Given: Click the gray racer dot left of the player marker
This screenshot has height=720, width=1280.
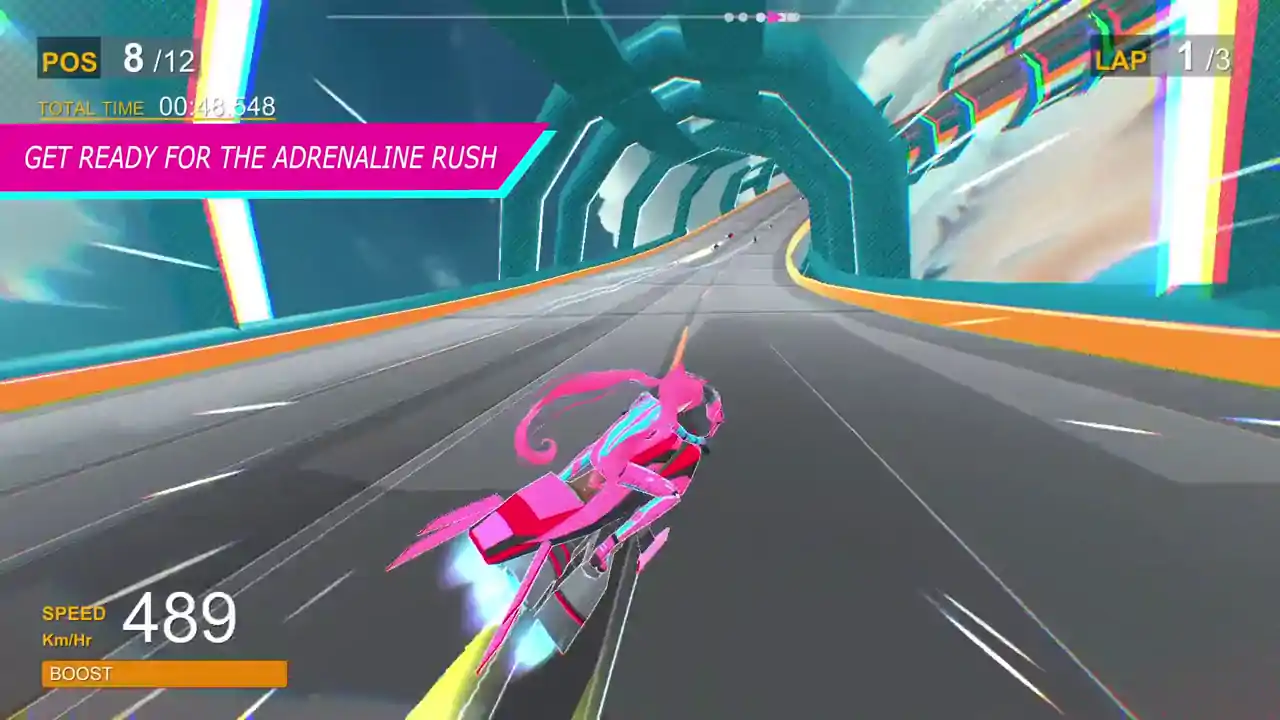Looking at the screenshot, I should 761,17.
